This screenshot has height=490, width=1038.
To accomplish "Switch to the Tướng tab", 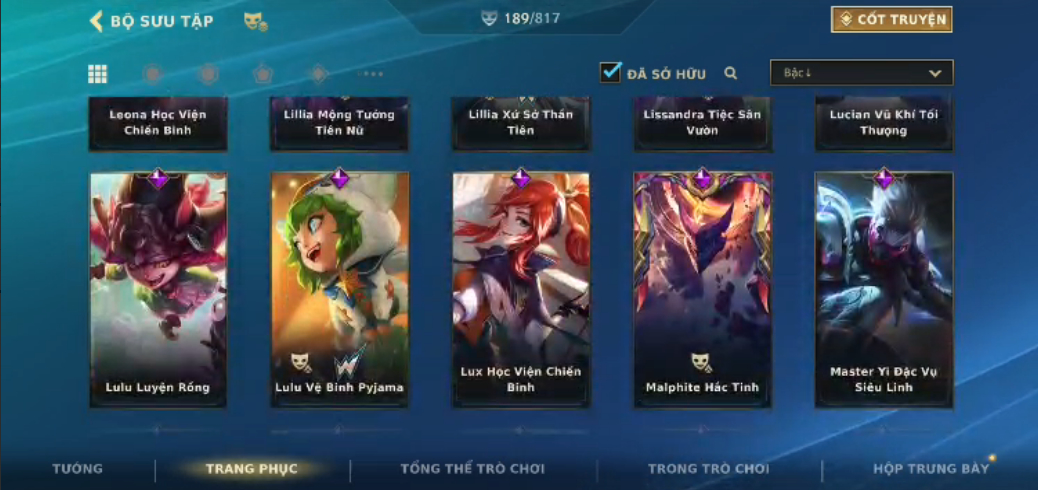I will pyautogui.click(x=77, y=468).
